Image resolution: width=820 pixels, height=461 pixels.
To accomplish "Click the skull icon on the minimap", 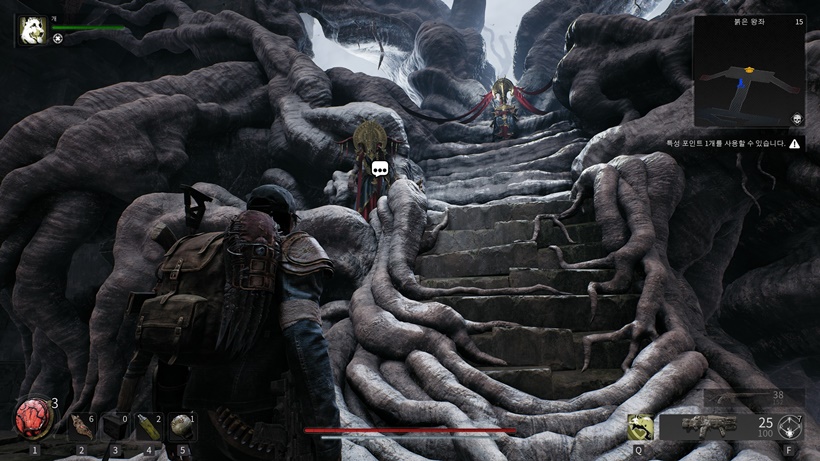I will pyautogui.click(x=797, y=119).
